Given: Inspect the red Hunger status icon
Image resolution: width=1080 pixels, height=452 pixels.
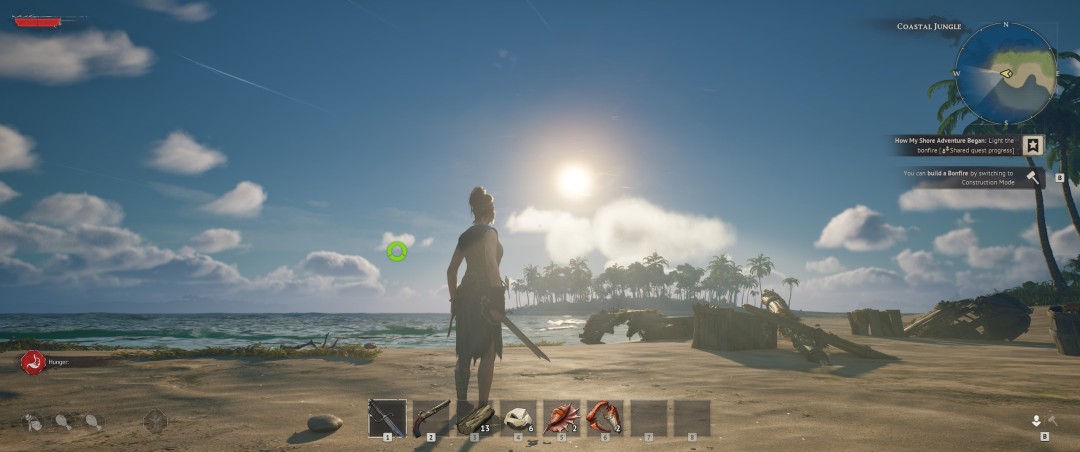Looking at the screenshot, I should click(33, 363).
